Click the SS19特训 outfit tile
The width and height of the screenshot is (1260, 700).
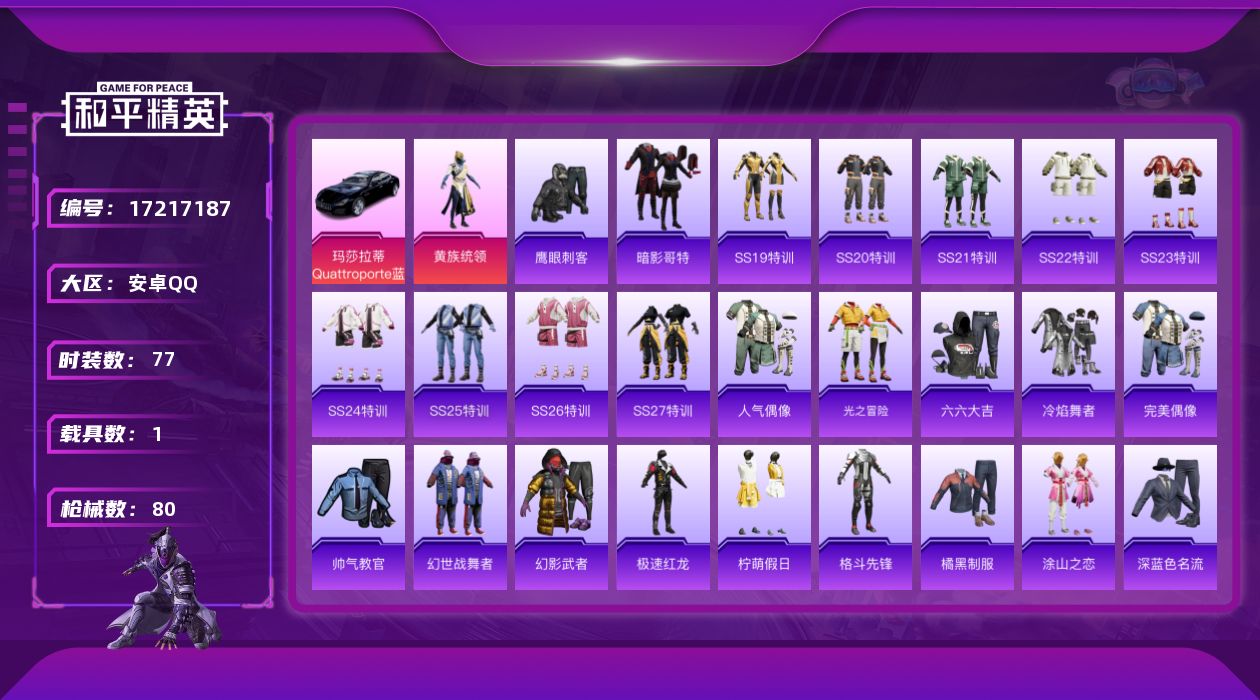[764, 211]
